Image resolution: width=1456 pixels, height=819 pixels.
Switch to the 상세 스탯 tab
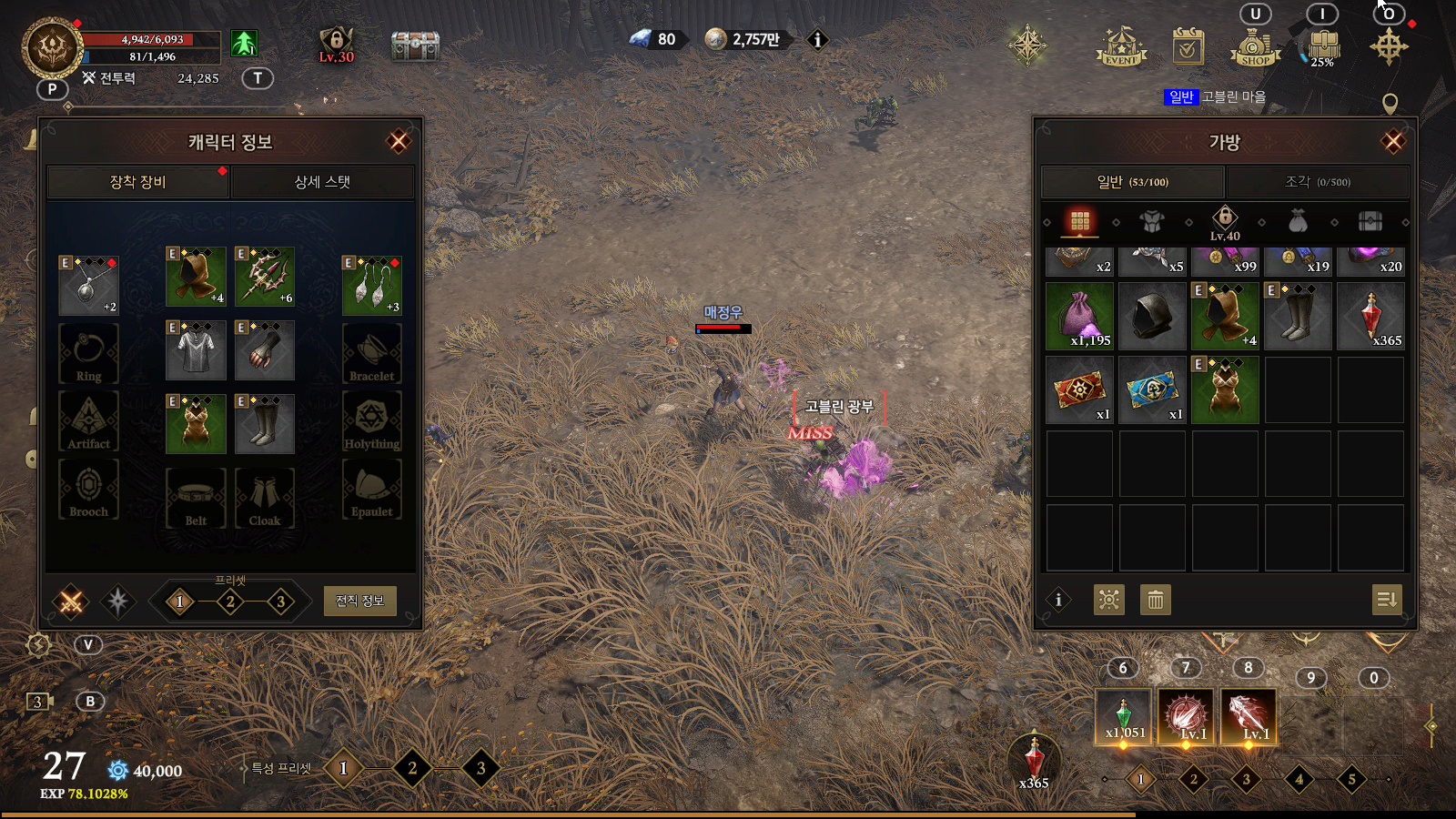tap(322, 182)
